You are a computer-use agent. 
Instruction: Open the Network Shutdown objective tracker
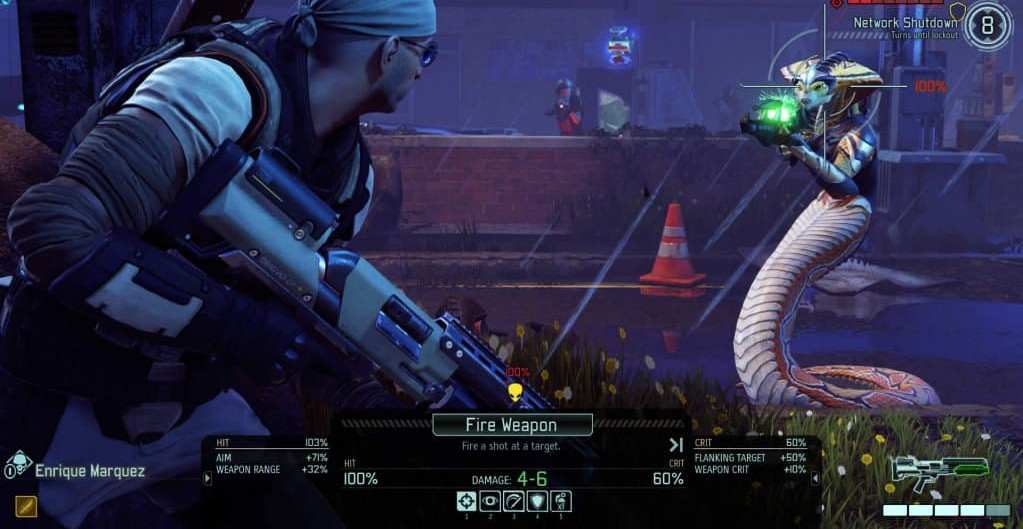click(x=905, y=23)
